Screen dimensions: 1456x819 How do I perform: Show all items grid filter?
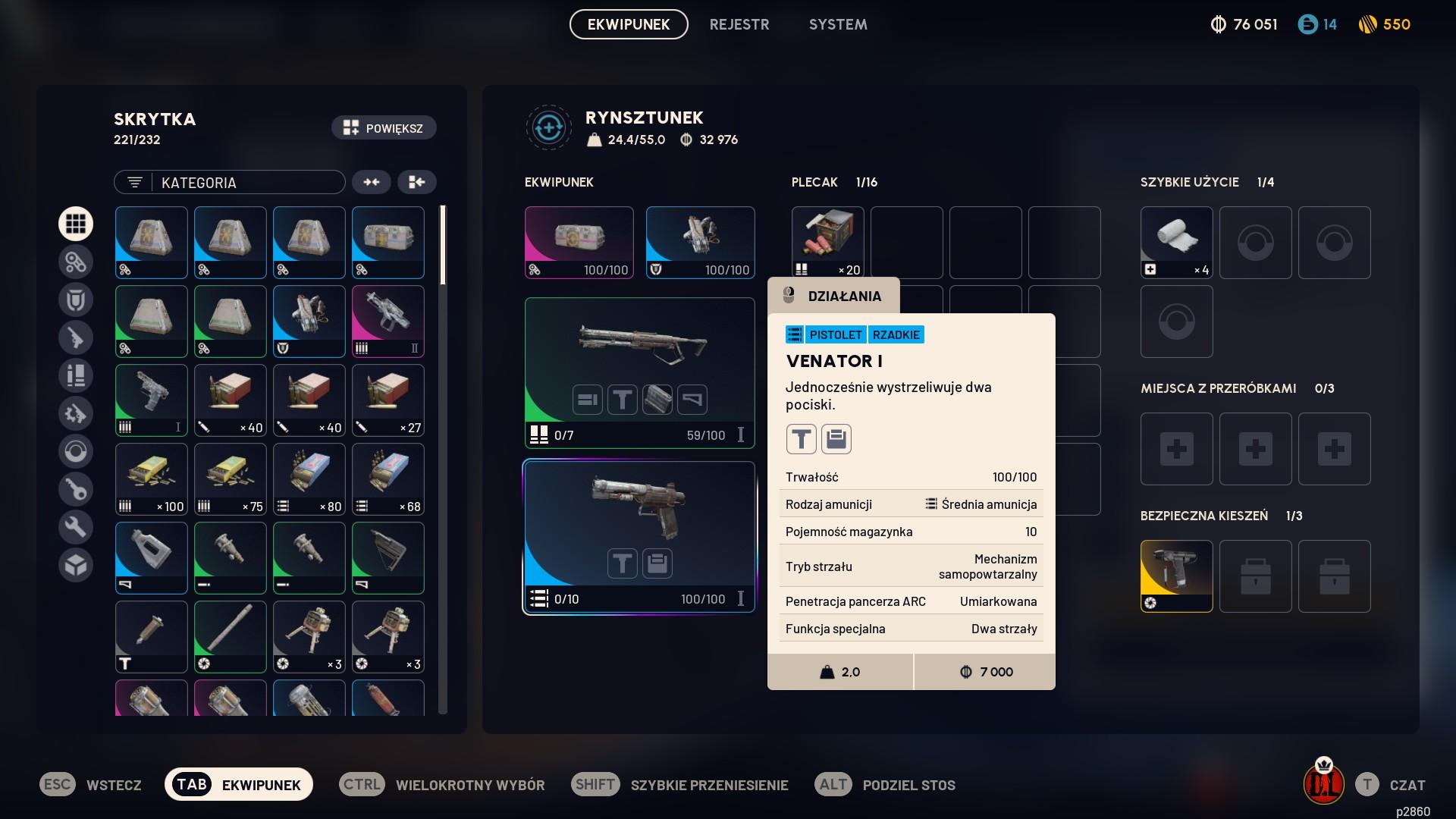click(76, 224)
